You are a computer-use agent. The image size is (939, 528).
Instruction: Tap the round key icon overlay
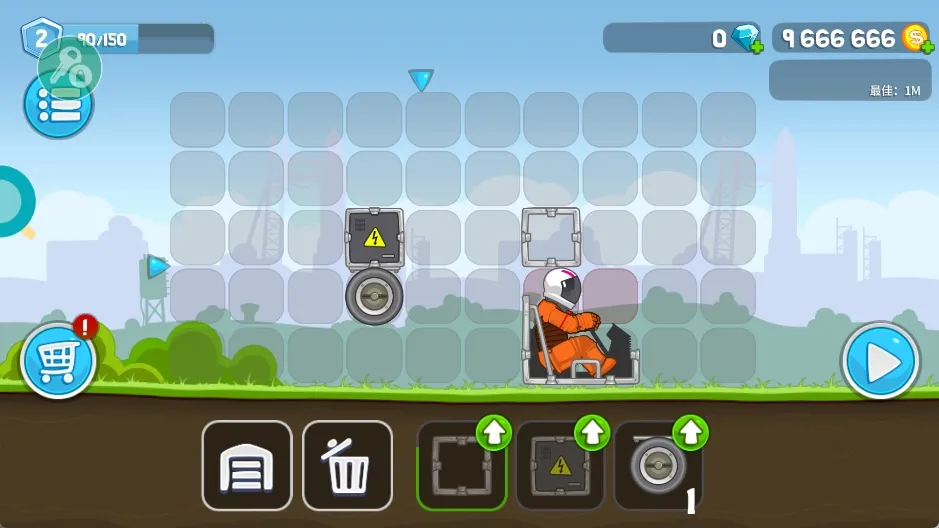[70, 67]
